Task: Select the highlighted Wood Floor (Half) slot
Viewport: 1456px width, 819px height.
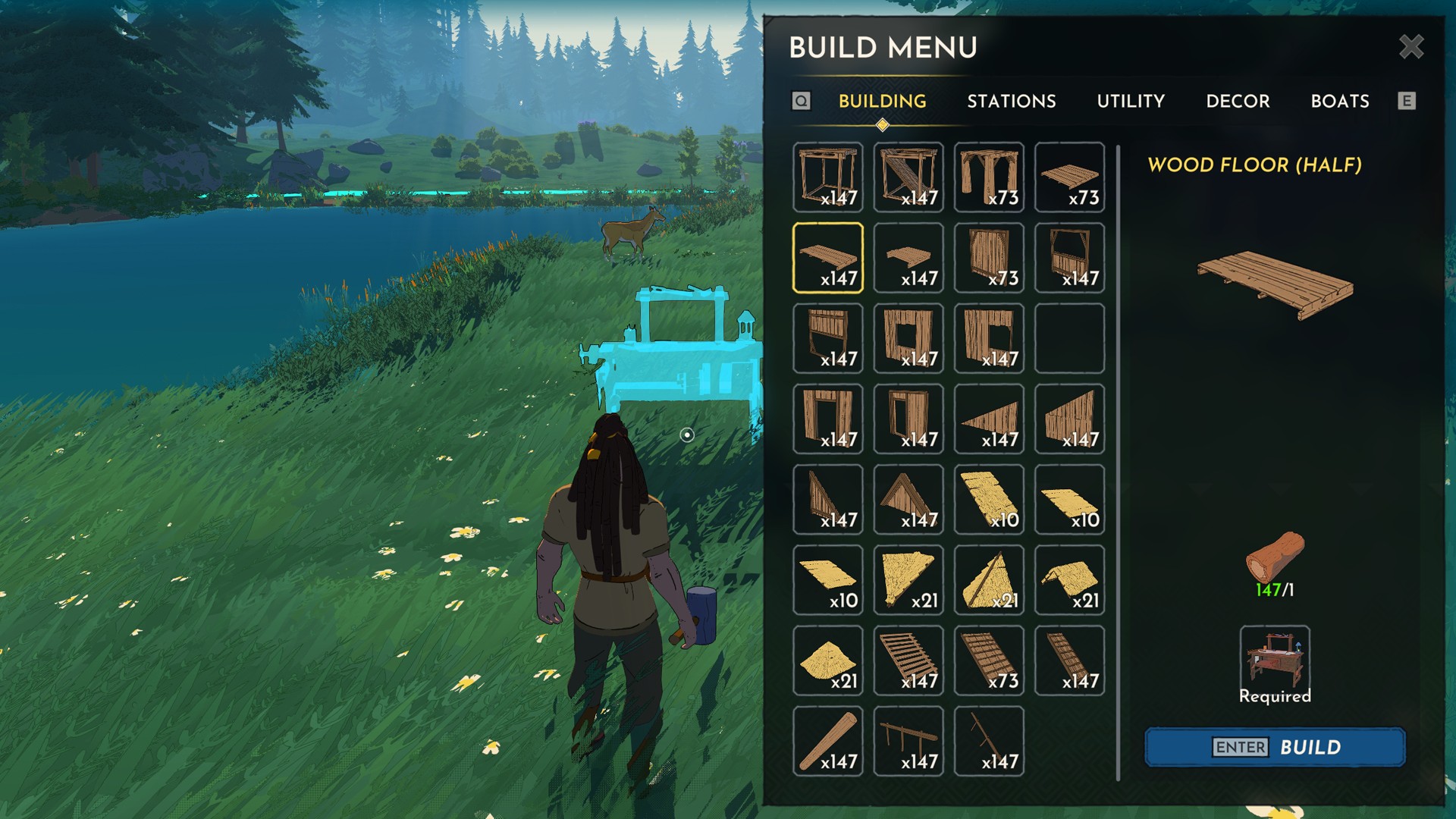Action: [827, 258]
